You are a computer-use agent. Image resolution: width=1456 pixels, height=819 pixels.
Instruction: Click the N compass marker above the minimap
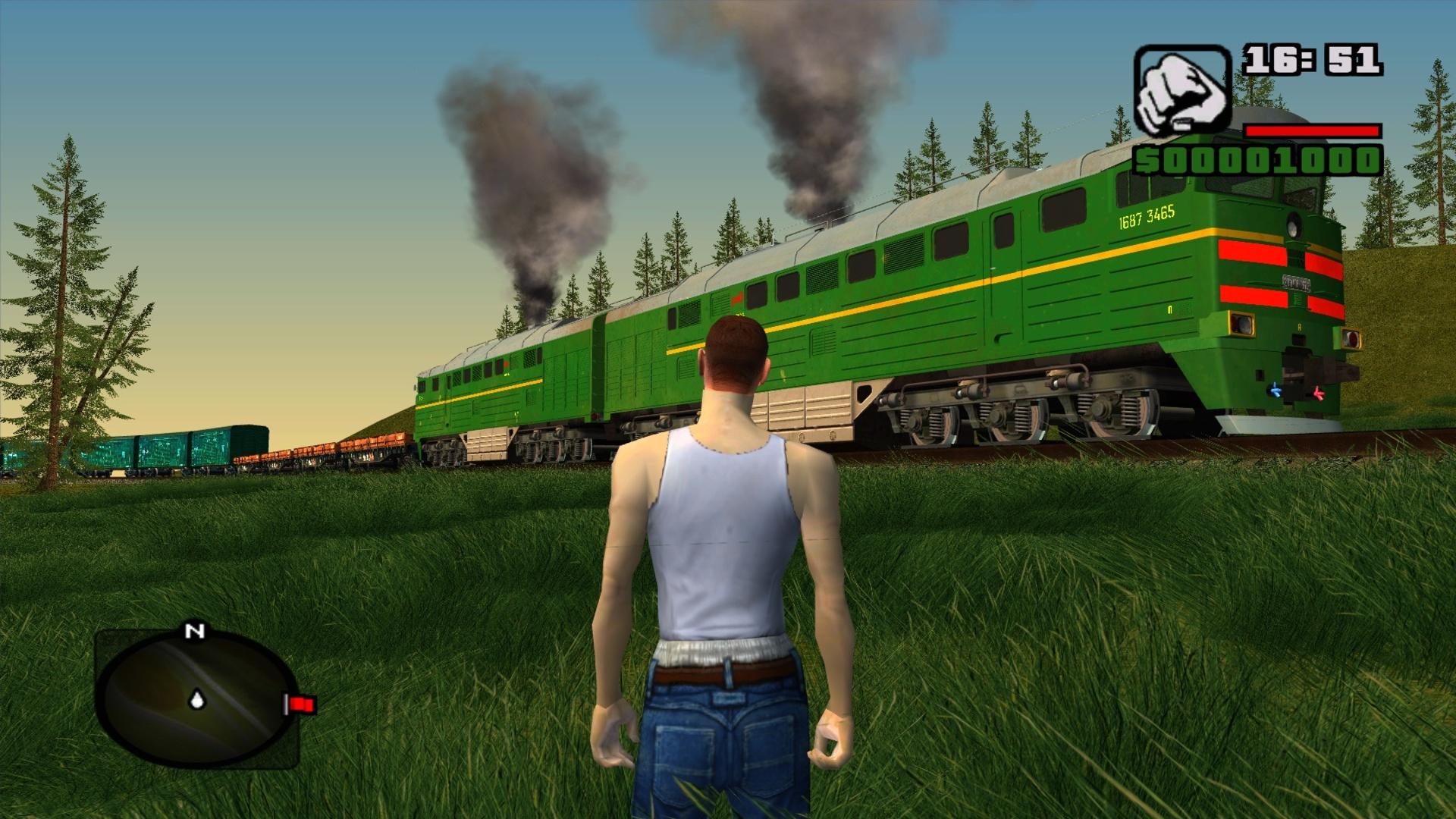point(195,631)
